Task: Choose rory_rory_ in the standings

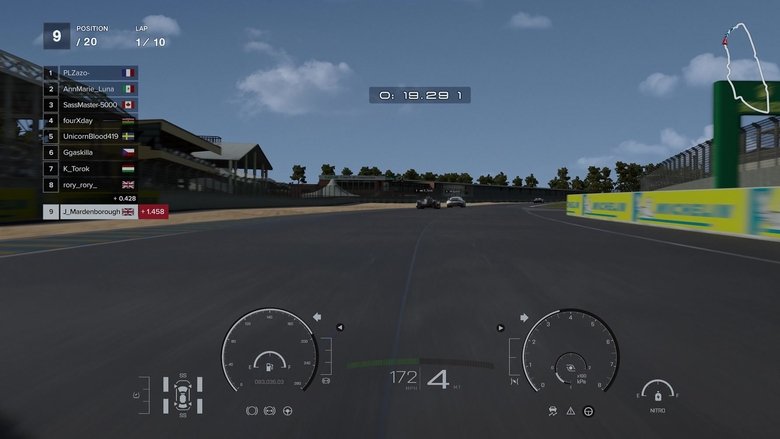Action: [x=90, y=184]
